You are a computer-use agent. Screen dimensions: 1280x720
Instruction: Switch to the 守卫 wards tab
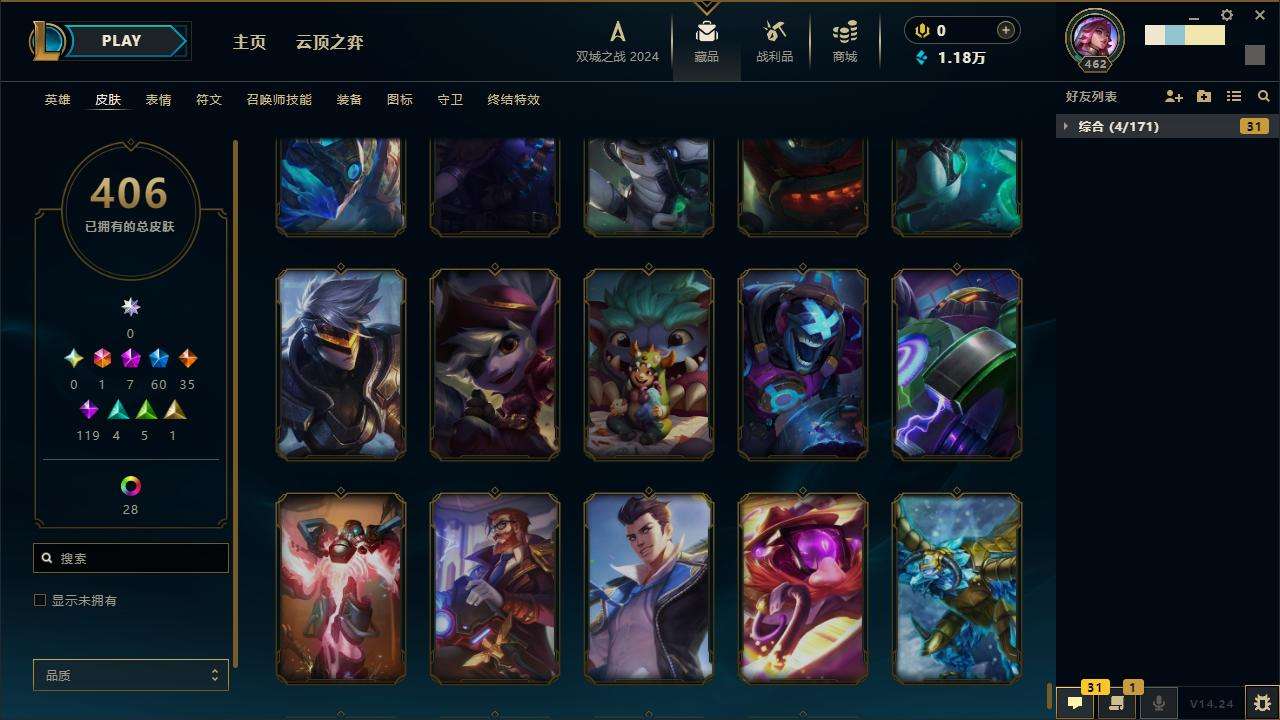point(450,100)
